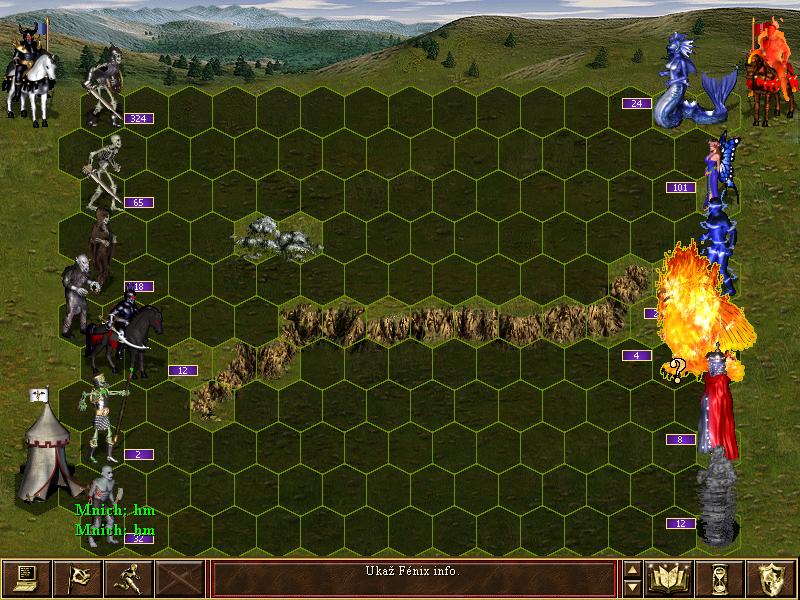Viewport: 800px width, 600px height.
Task: Toggle auto-combat crossed swords button
Action: pyautogui.click(x=179, y=579)
